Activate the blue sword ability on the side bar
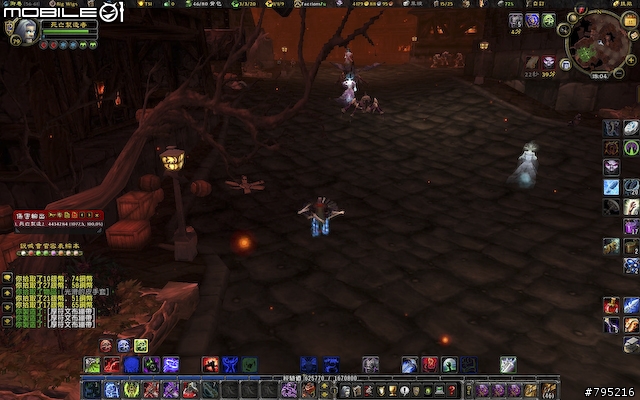 (611, 187)
